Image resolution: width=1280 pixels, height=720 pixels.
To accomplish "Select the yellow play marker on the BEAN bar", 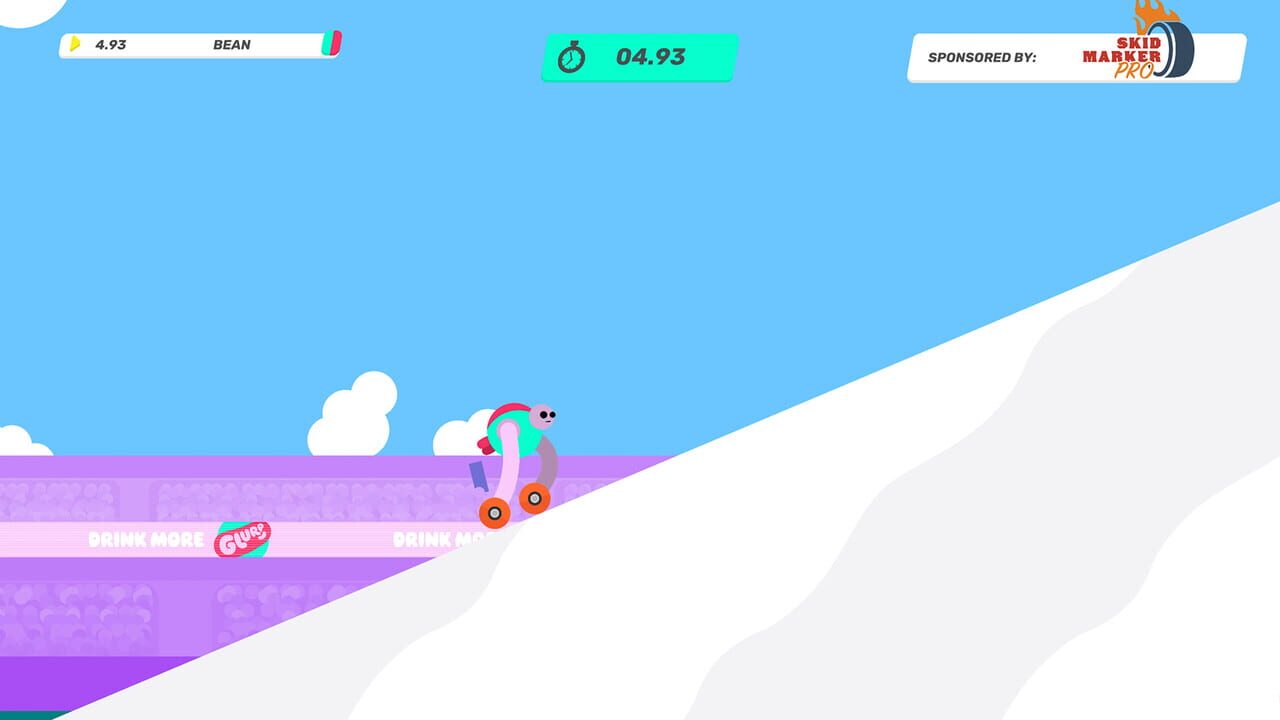I will pyautogui.click(x=75, y=44).
